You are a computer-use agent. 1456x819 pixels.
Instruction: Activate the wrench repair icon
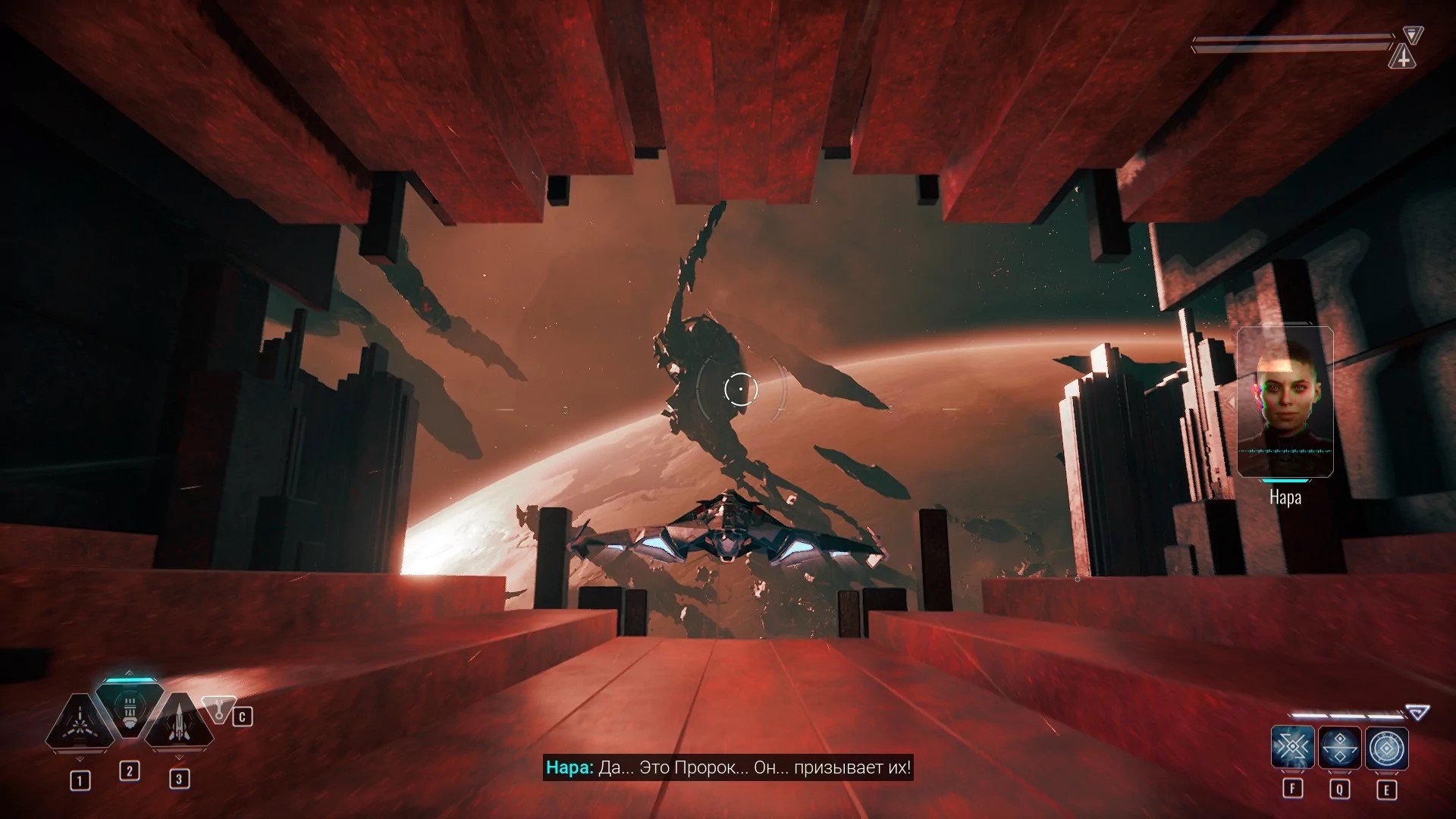coord(219,710)
